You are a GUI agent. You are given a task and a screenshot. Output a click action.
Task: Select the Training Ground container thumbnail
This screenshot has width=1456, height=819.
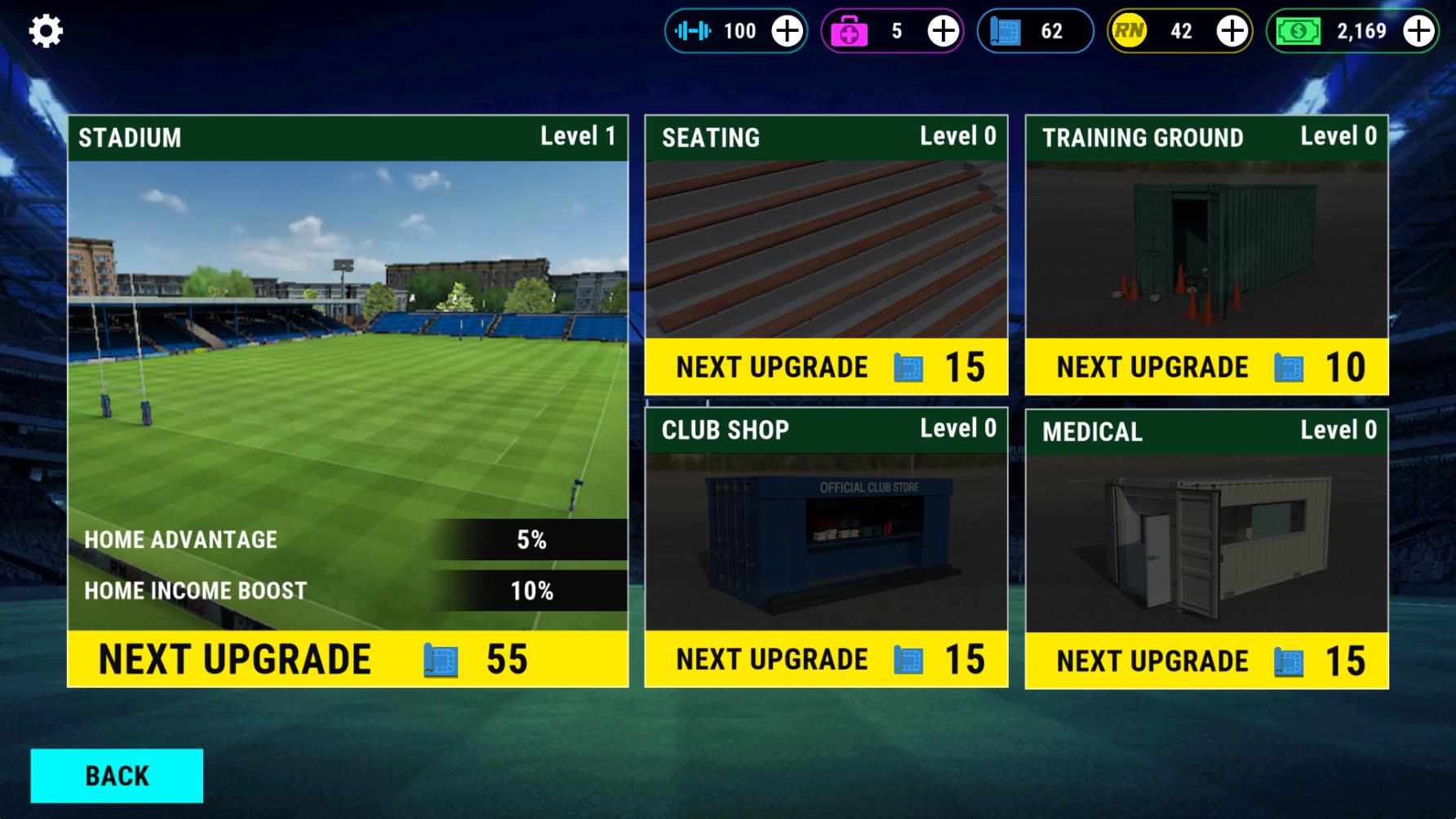pos(1206,249)
